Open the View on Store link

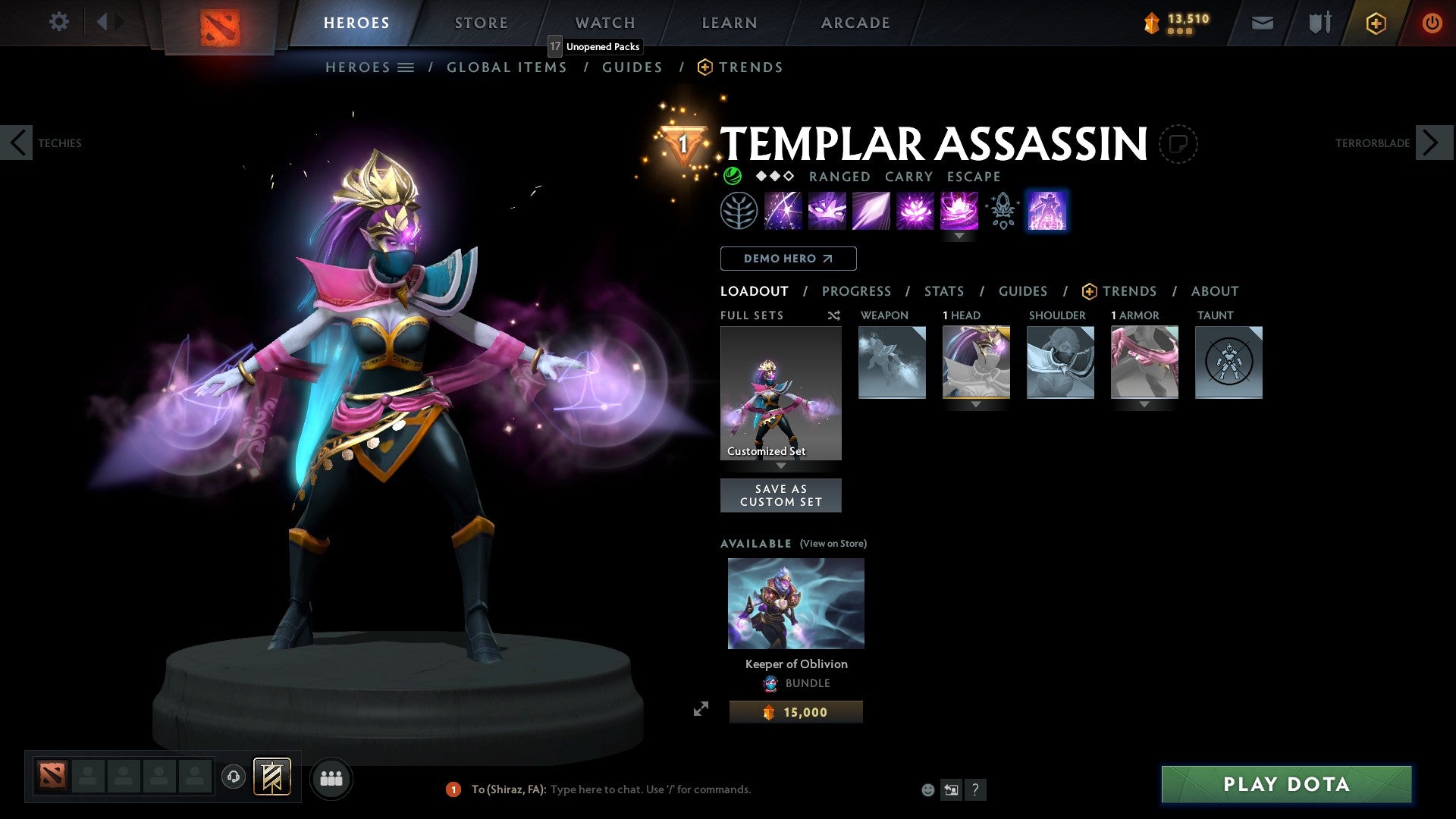click(833, 543)
